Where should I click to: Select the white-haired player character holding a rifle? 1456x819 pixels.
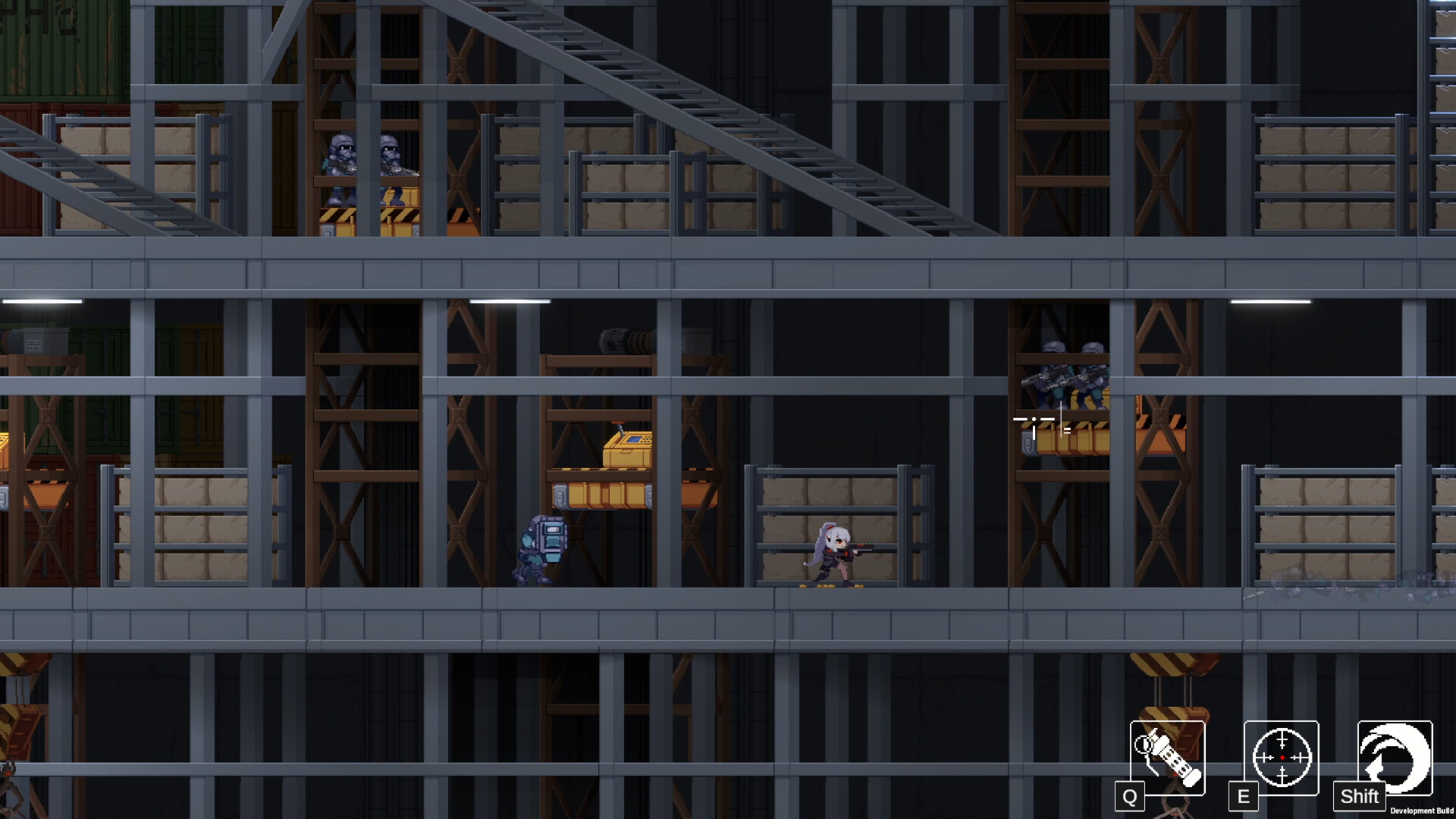pos(834,550)
